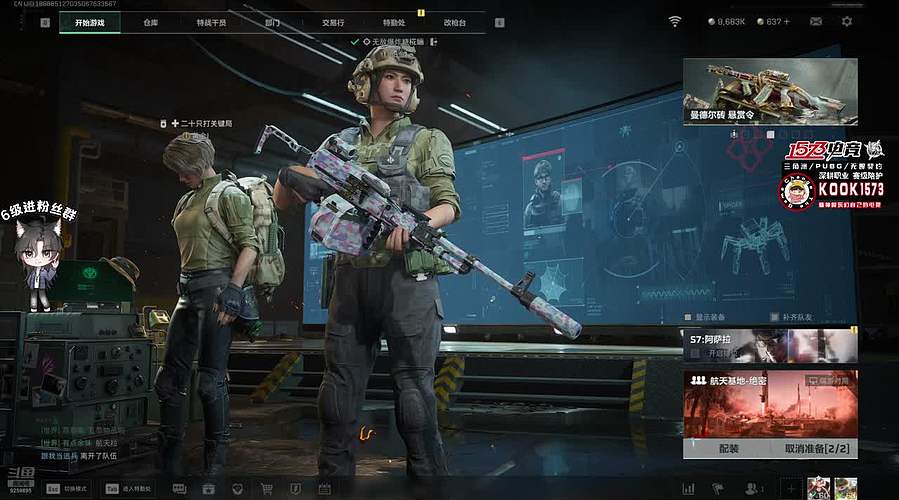Viewport: 899px width, 500px height.
Task: Open settings with the gear icon
Action: coord(847,21)
